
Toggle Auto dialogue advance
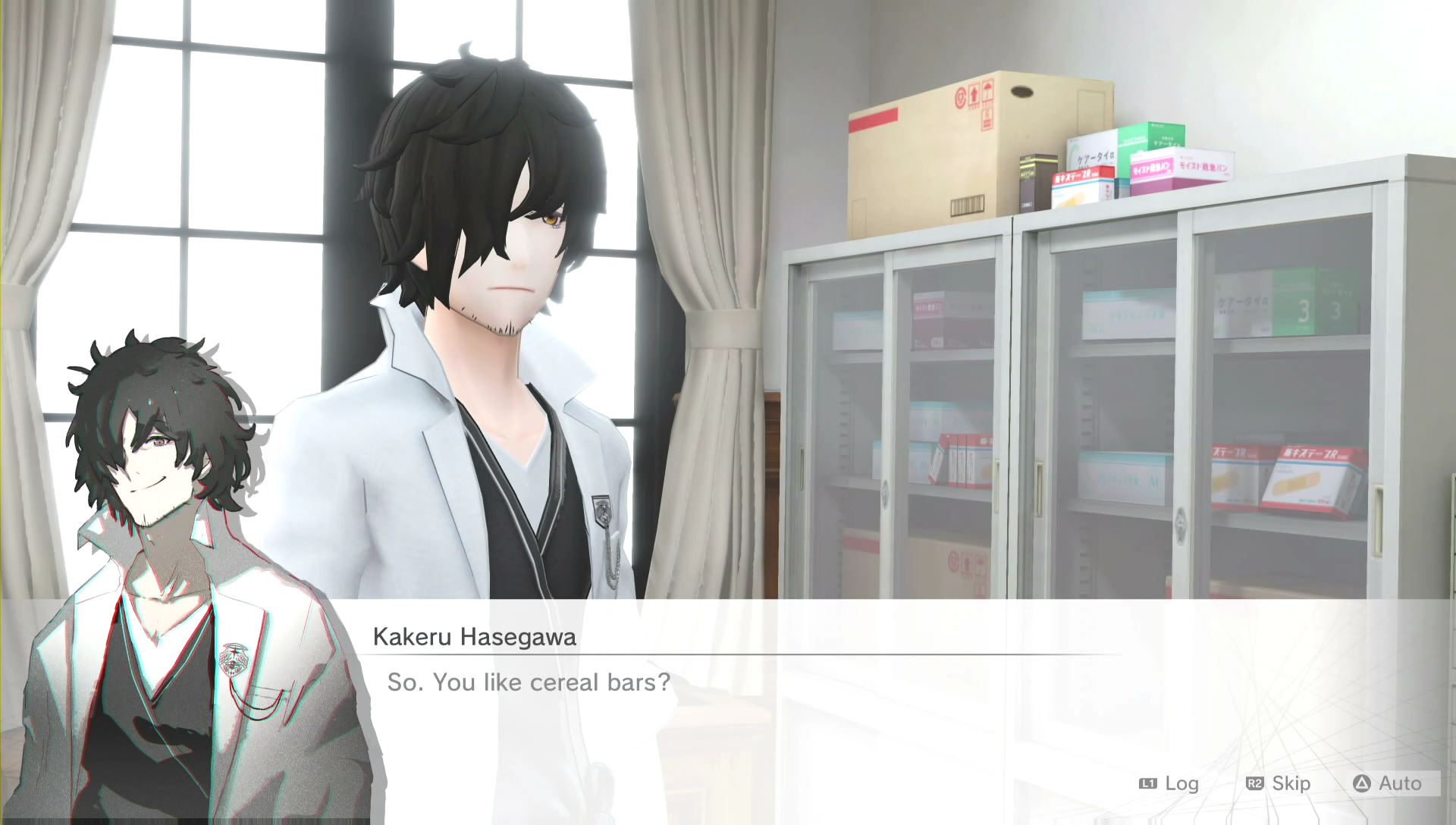(1389, 783)
